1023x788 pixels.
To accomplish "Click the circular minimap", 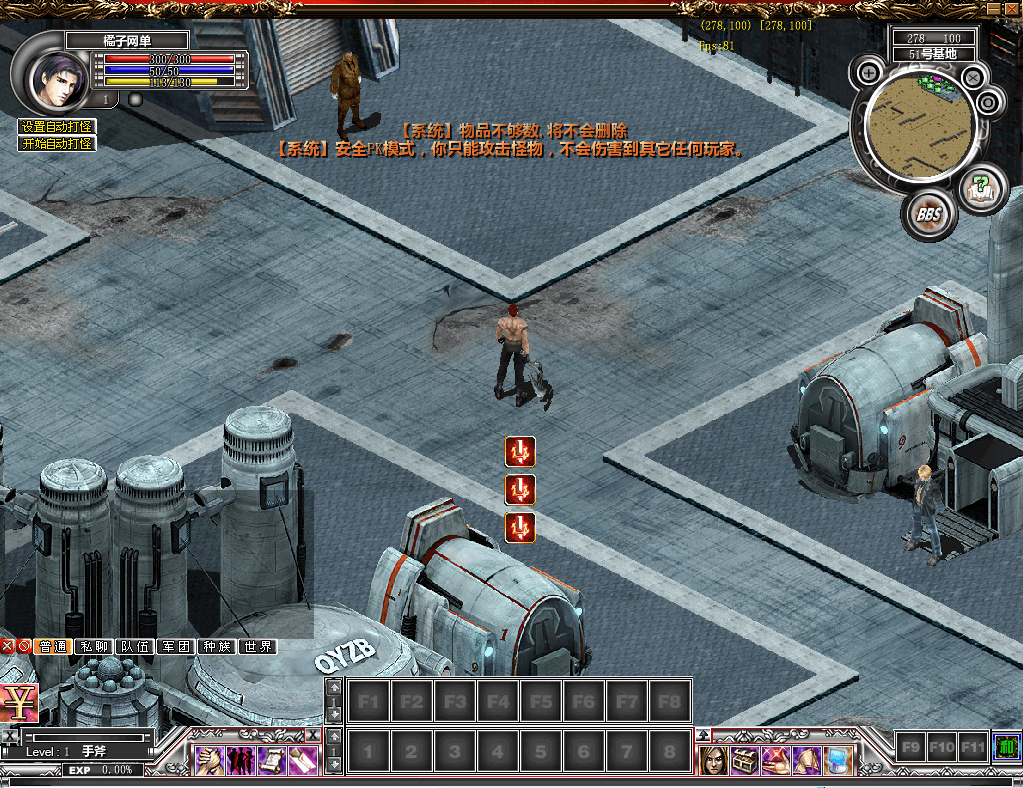I will click(x=920, y=125).
